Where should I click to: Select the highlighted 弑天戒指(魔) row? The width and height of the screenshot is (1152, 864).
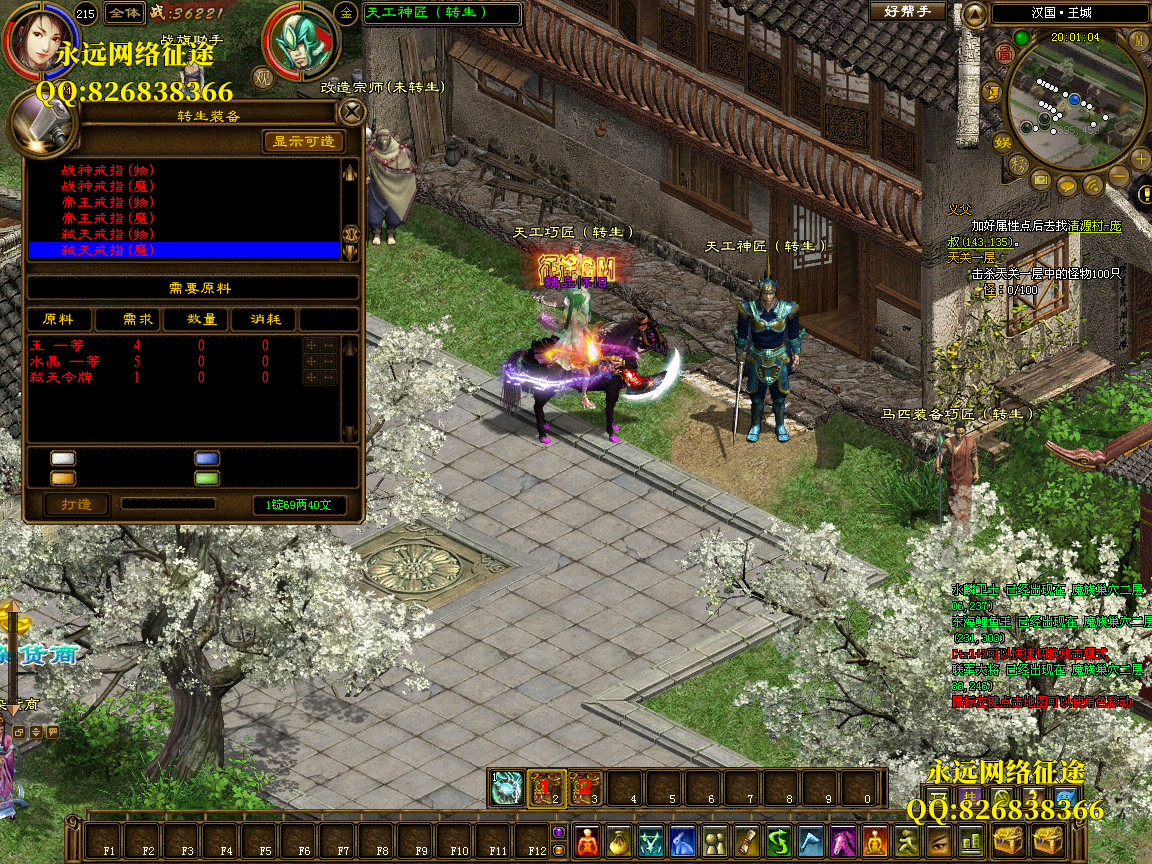click(108, 250)
